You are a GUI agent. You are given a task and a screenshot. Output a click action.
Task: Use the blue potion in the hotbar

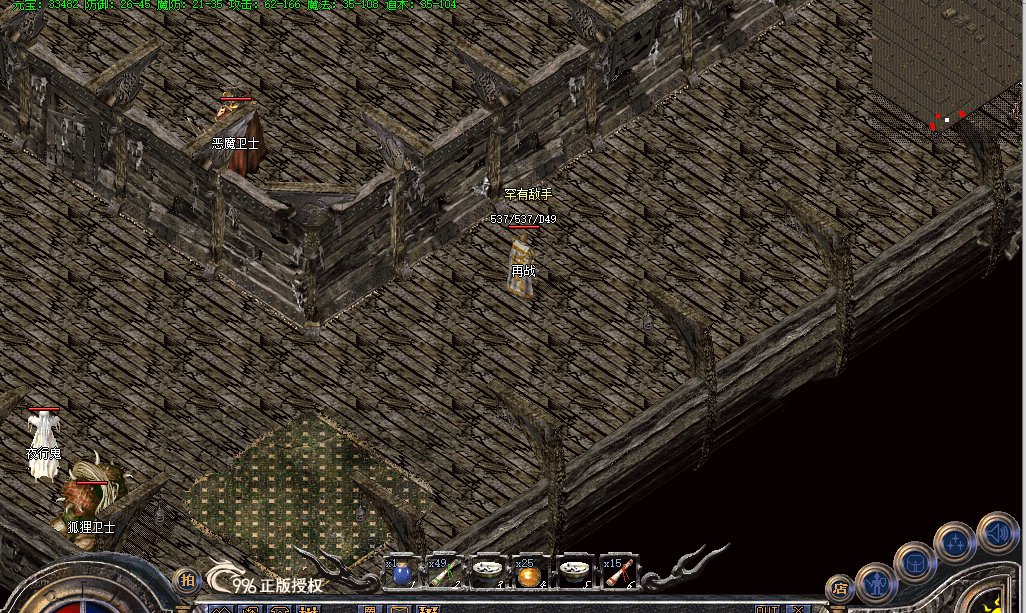pyautogui.click(x=402, y=573)
